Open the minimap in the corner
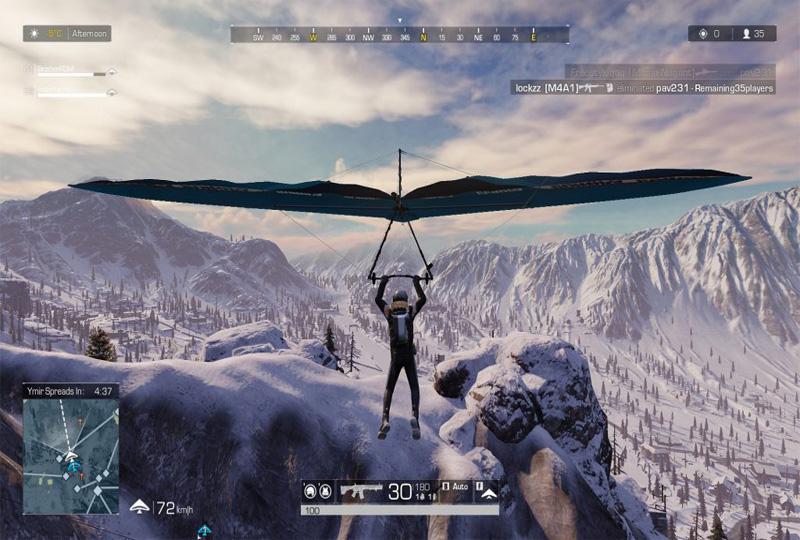 [x=71, y=456]
